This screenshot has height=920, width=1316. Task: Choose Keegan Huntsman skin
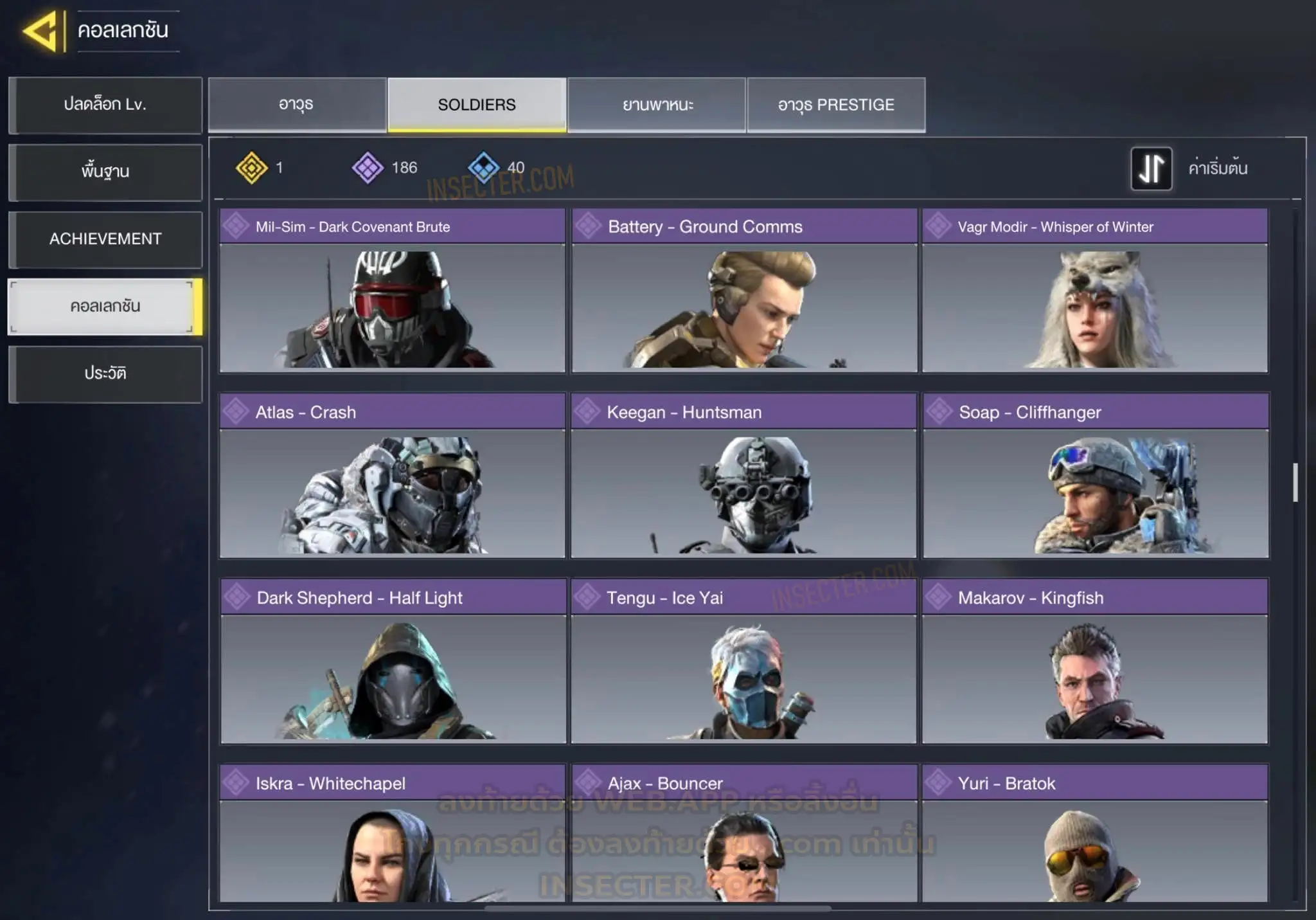[744, 476]
